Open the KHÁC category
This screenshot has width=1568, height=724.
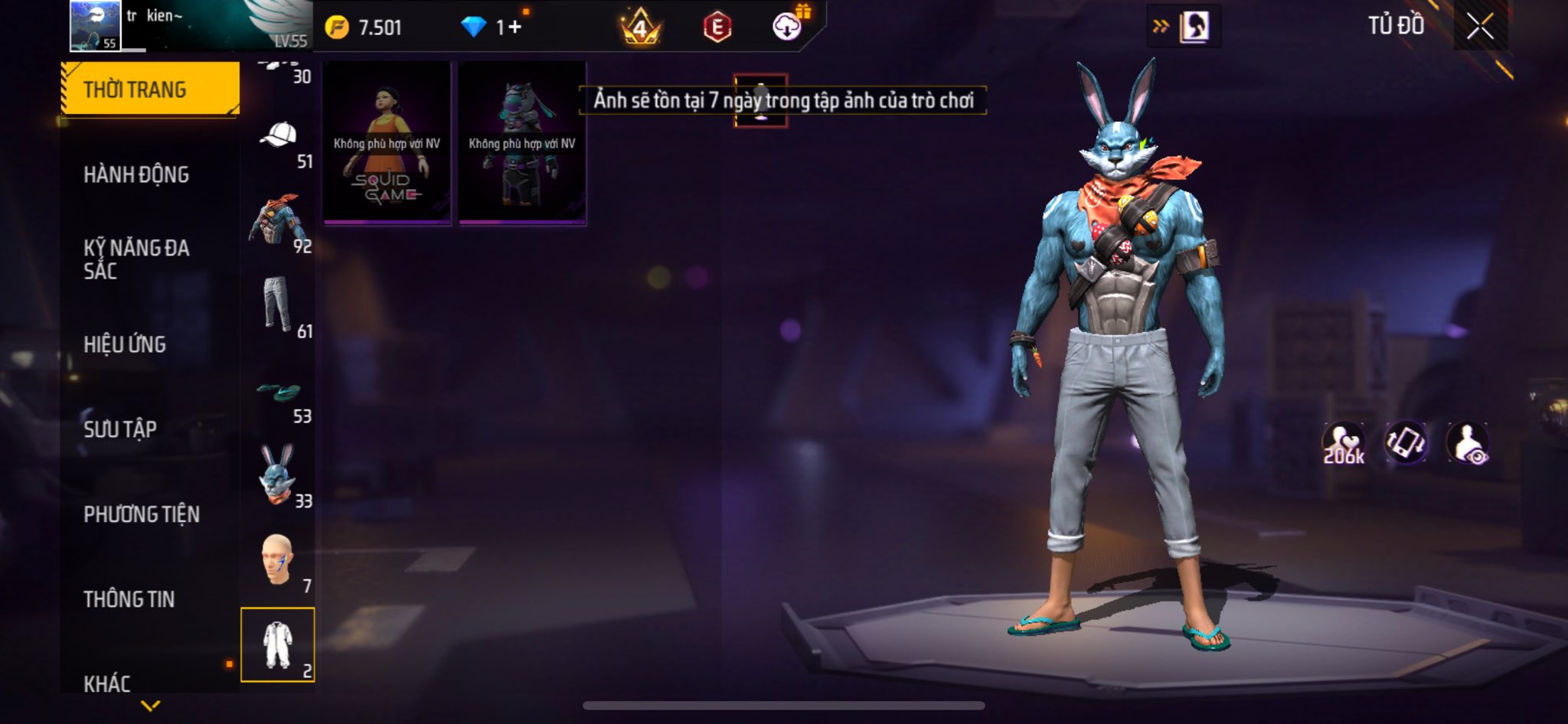[x=107, y=683]
